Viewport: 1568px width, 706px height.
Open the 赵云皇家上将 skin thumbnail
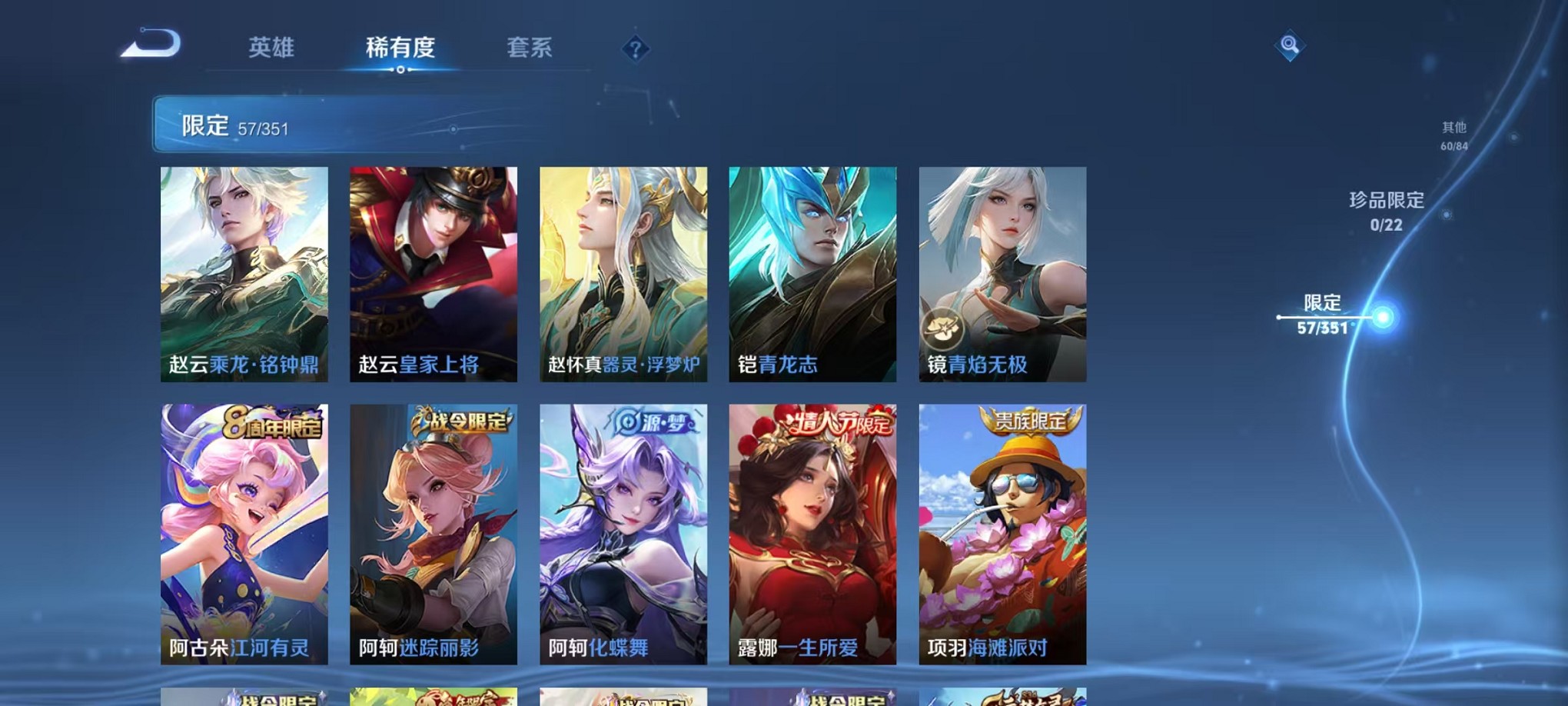click(x=435, y=275)
